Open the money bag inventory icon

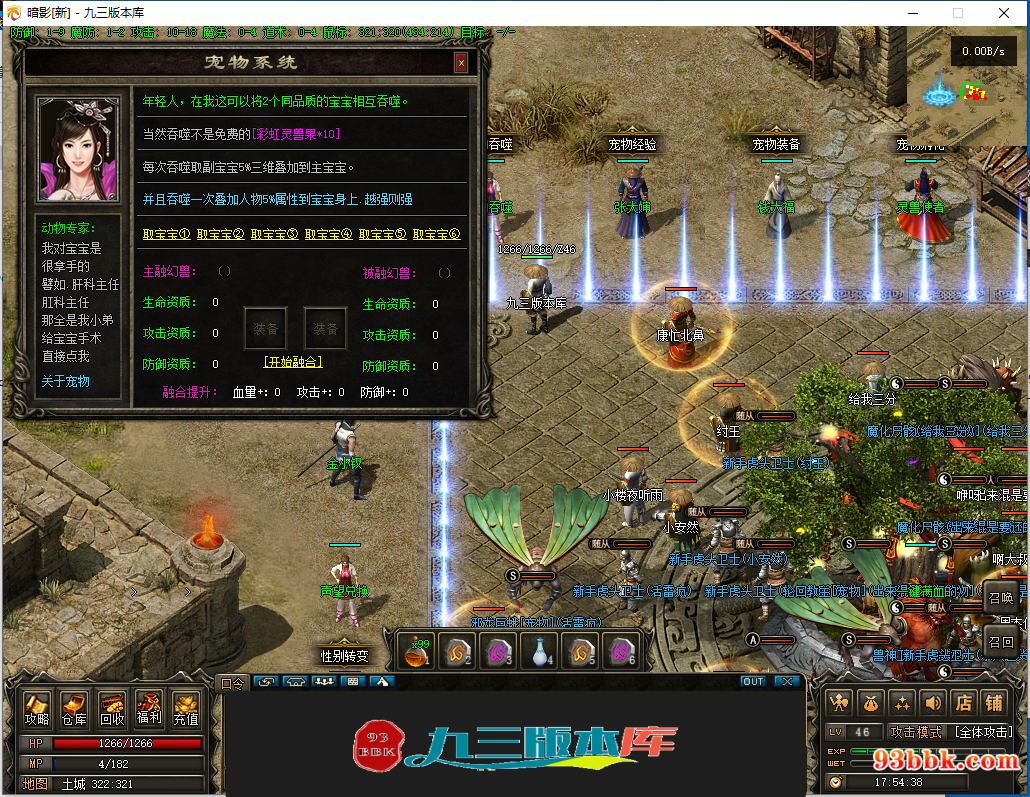pos(872,703)
